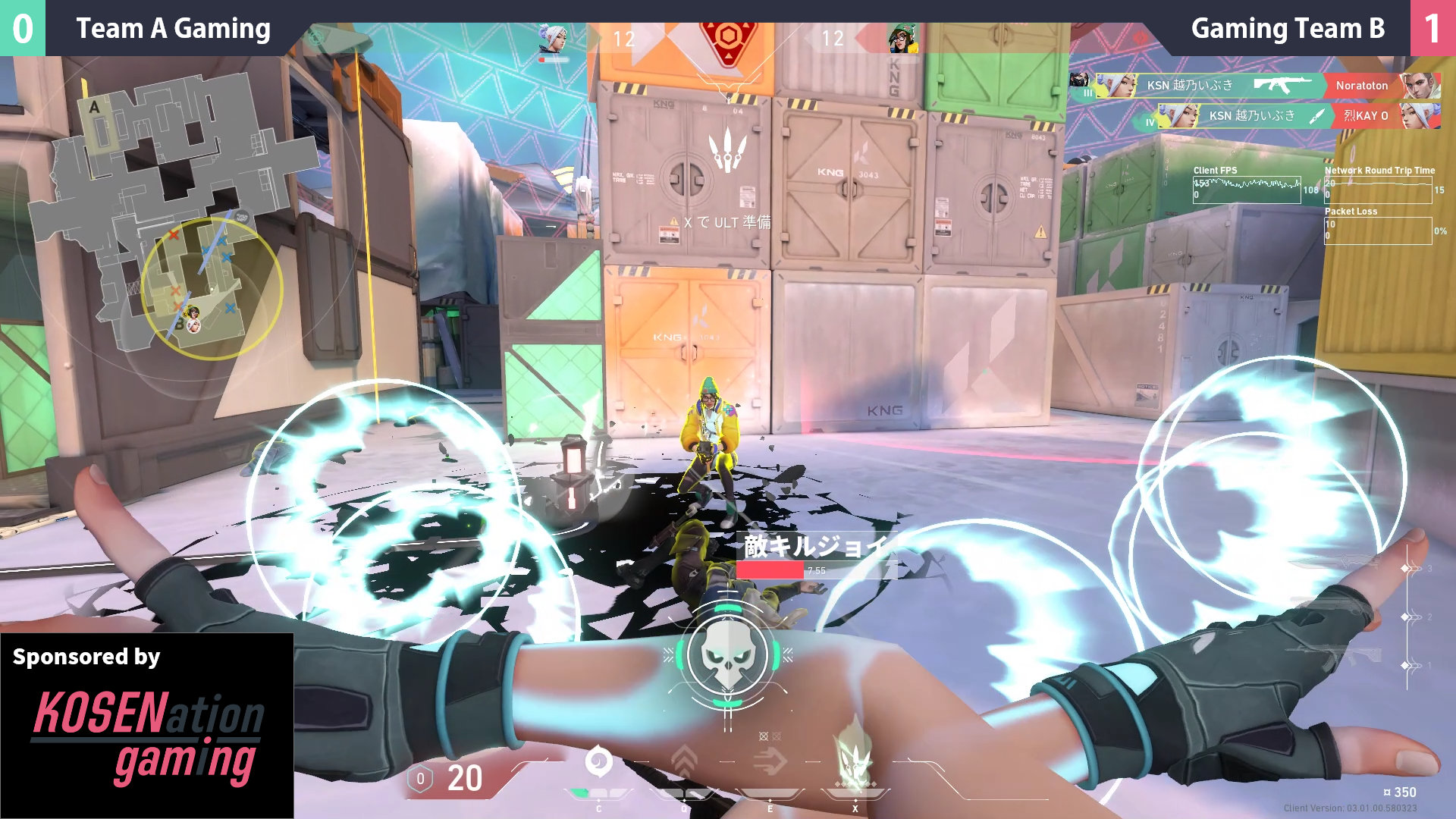Click the armor shield hexagon icon
1456x819 pixels.
[x=420, y=779]
